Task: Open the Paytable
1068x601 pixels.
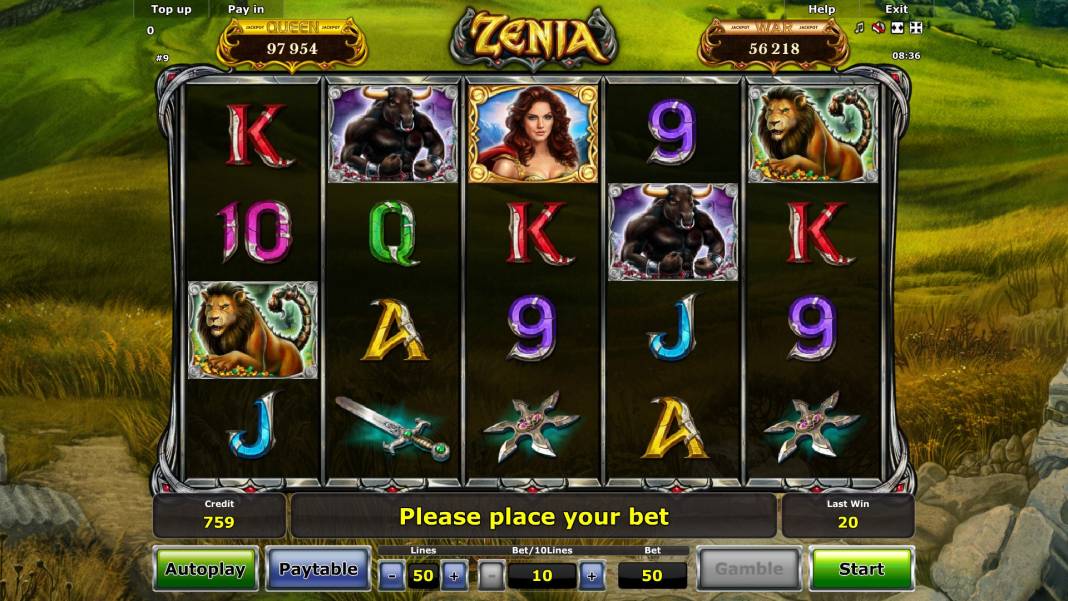Action: (318, 569)
